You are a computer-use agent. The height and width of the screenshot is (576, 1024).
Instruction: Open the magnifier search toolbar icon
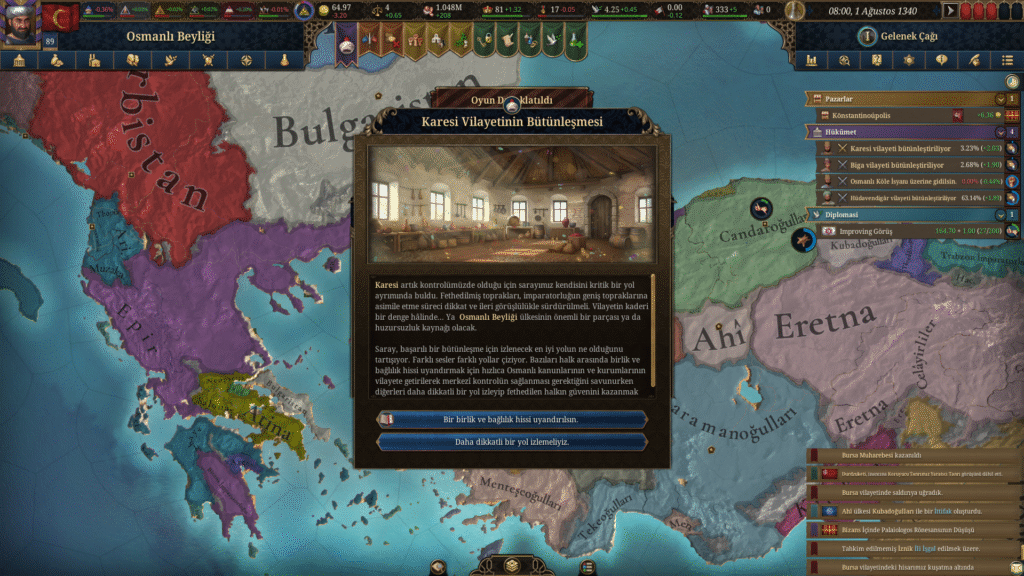tap(845, 60)
